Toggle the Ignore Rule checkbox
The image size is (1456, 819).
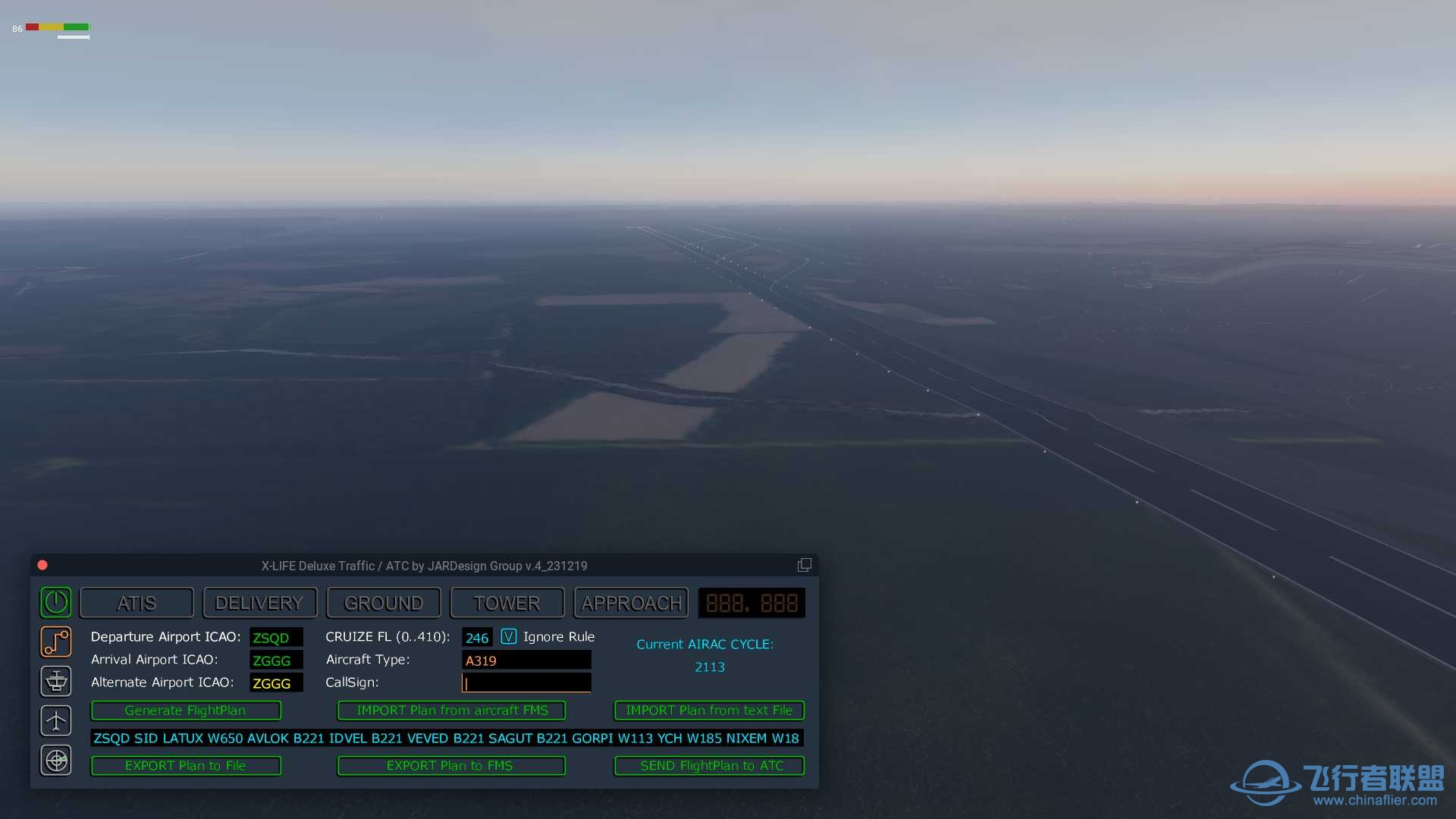(x=509, y=637)
